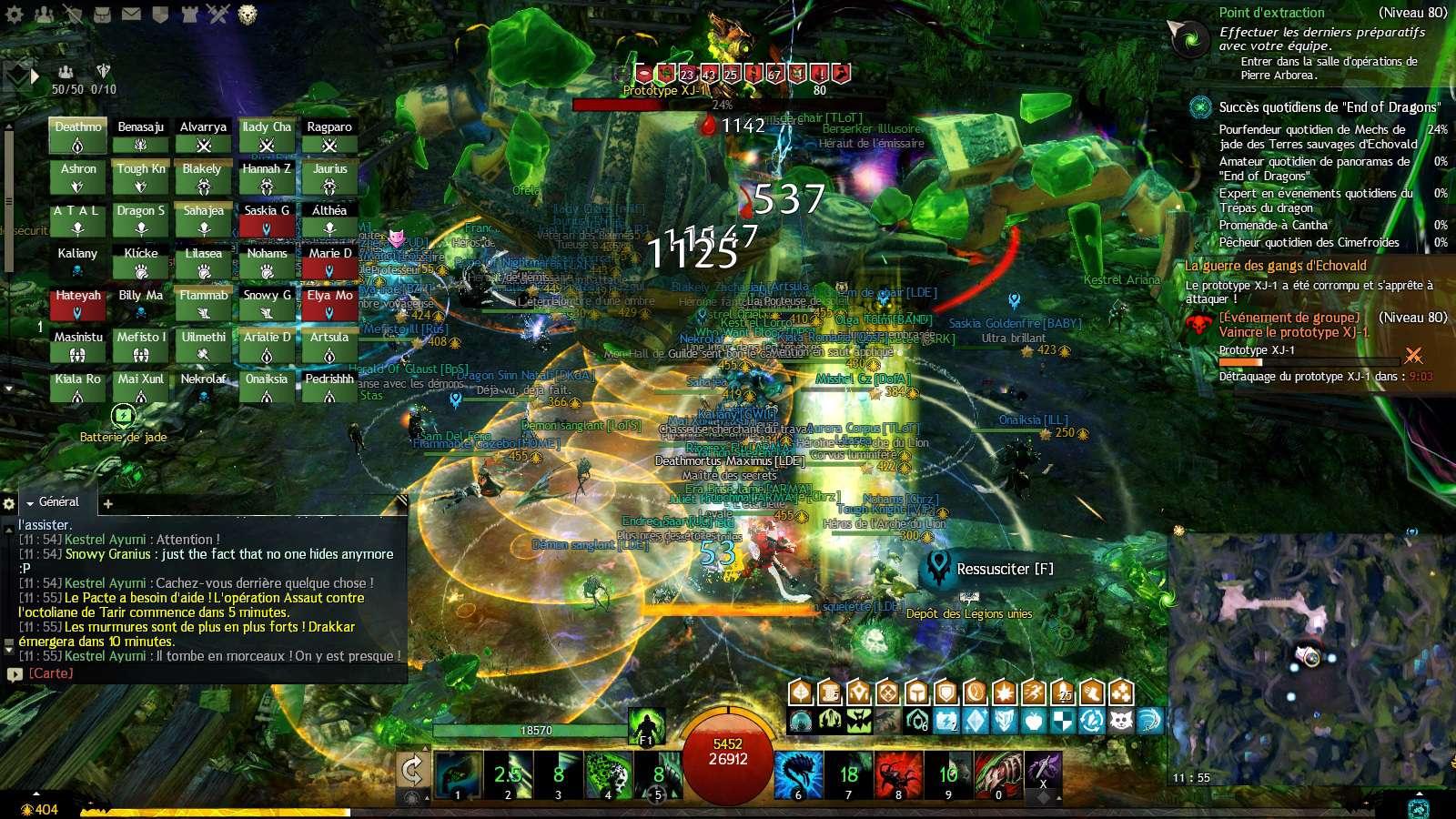This screenshot has height=819, width=1456.
Task: Toggle the chat bubble icon next to Carte
Action: (x=14, y=674)
